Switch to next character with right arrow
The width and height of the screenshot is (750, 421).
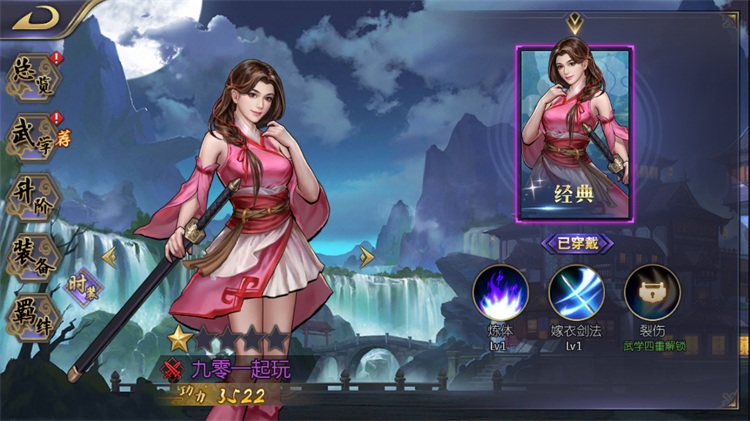[366, 257]
